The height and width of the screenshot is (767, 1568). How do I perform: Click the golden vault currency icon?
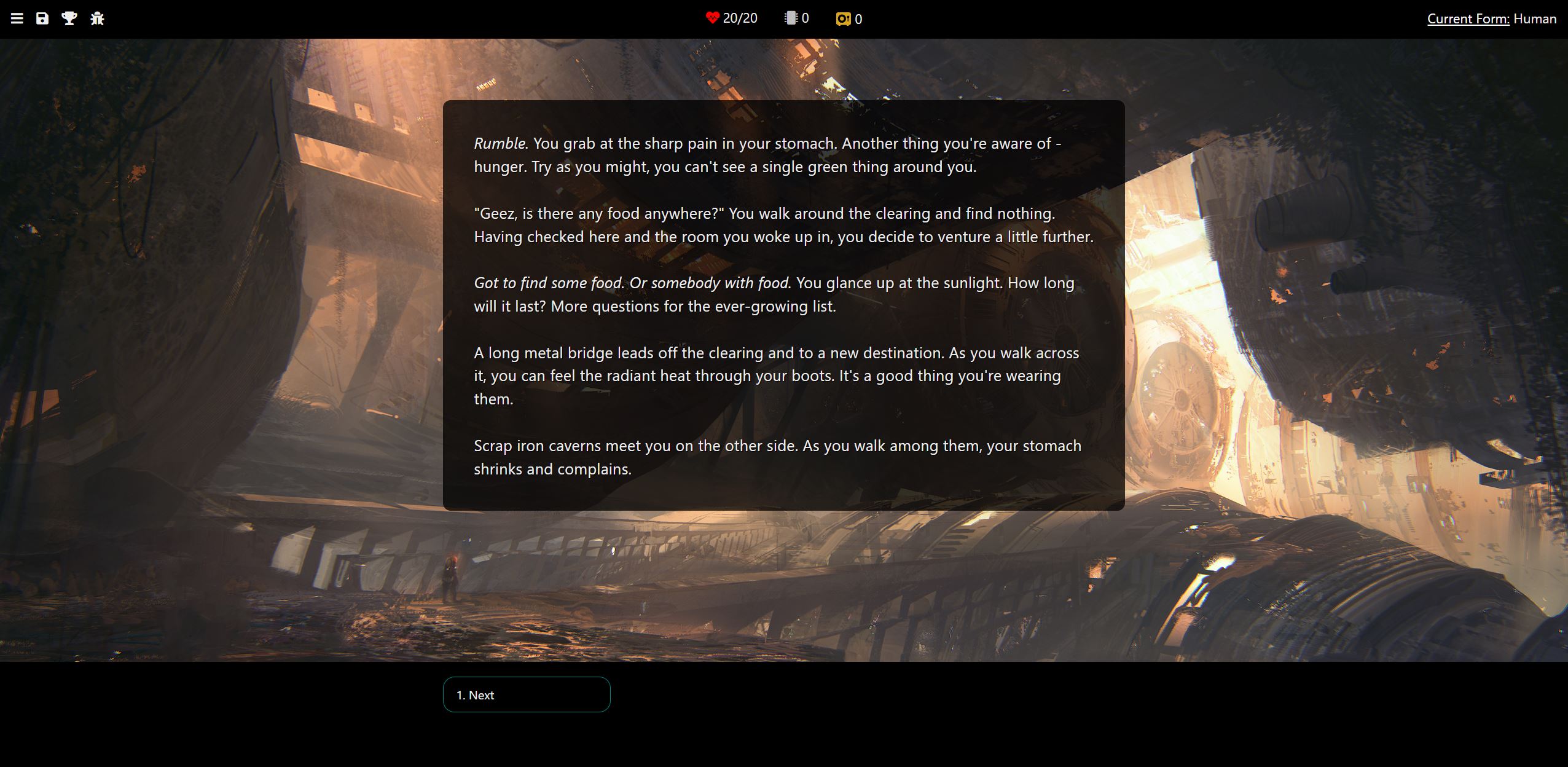pos(841,19)
